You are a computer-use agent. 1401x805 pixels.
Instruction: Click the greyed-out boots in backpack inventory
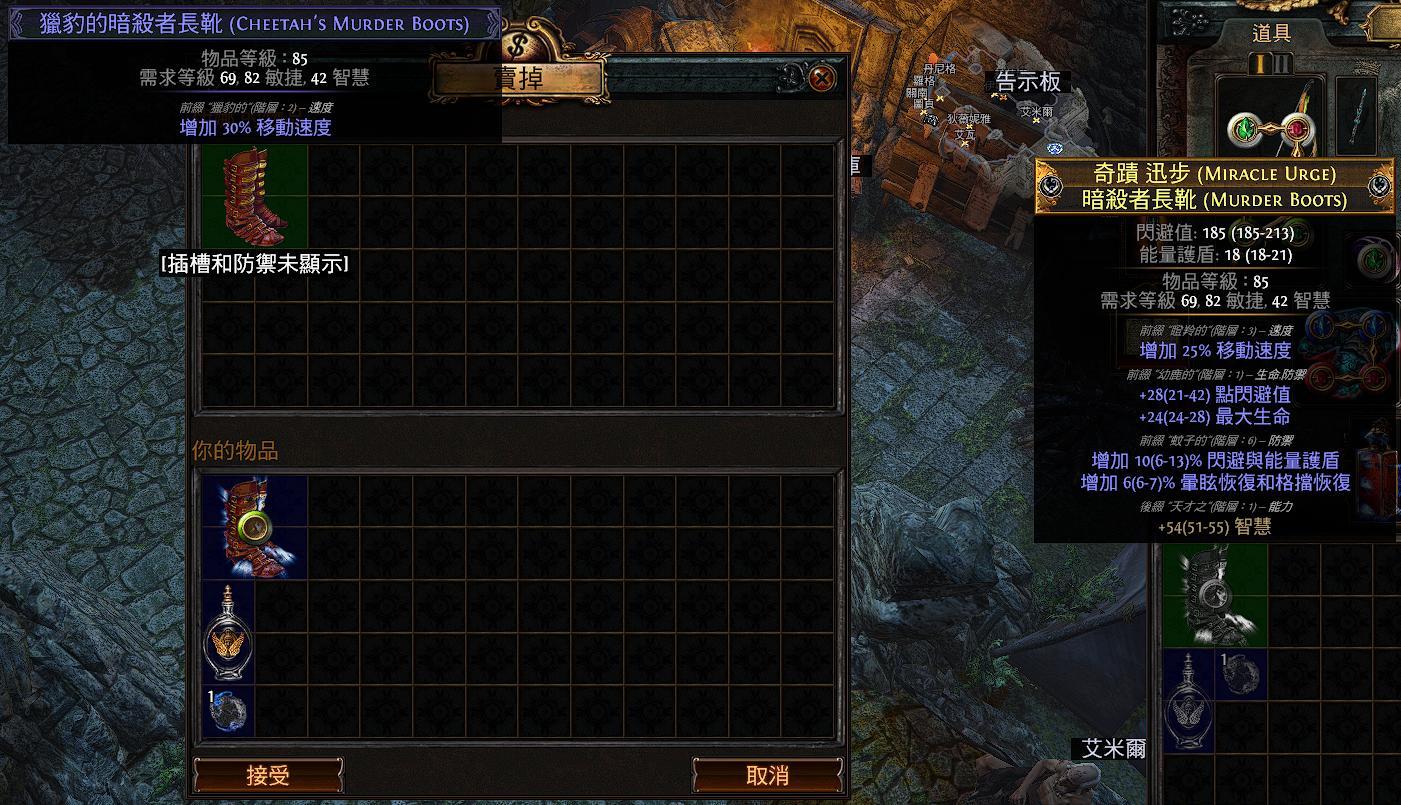(x=1215, y=597)
